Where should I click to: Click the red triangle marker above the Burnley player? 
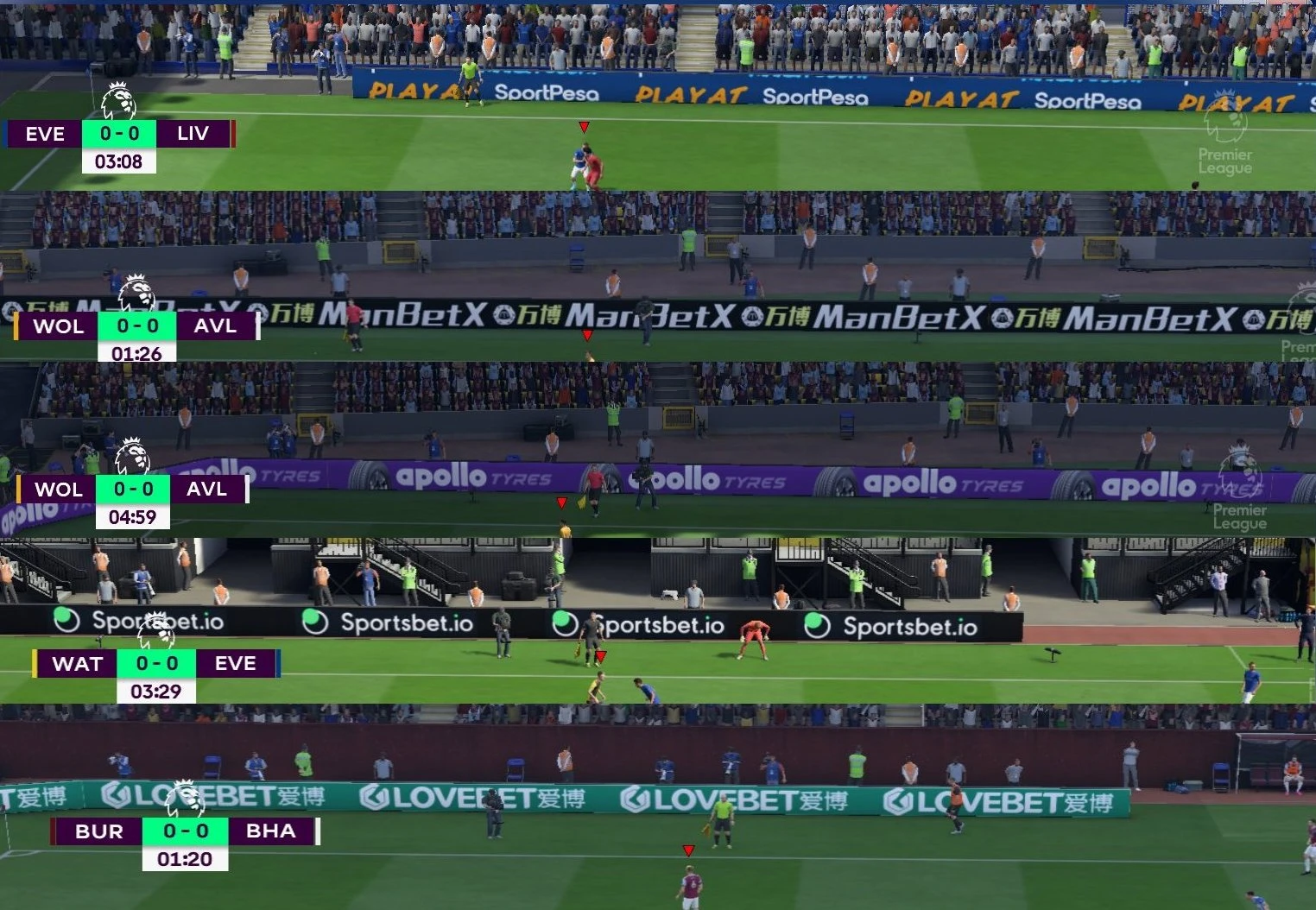pos(688,848)
